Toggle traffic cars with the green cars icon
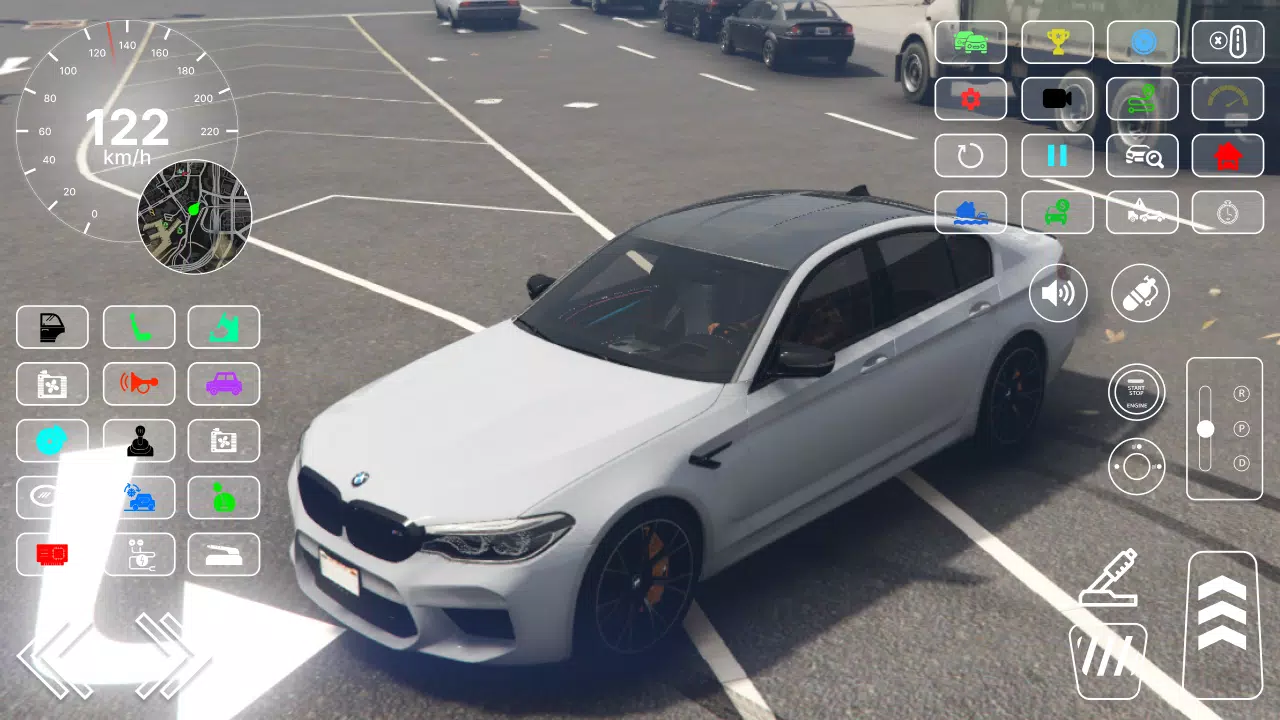 970,42
